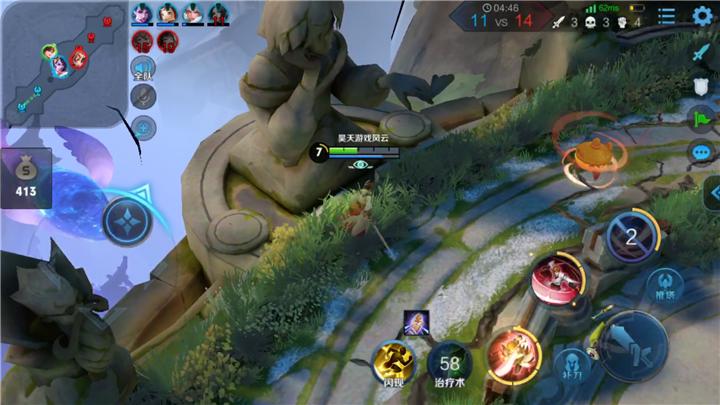
Task: Toggle the microphone button
Action: (x=144, y=97)
